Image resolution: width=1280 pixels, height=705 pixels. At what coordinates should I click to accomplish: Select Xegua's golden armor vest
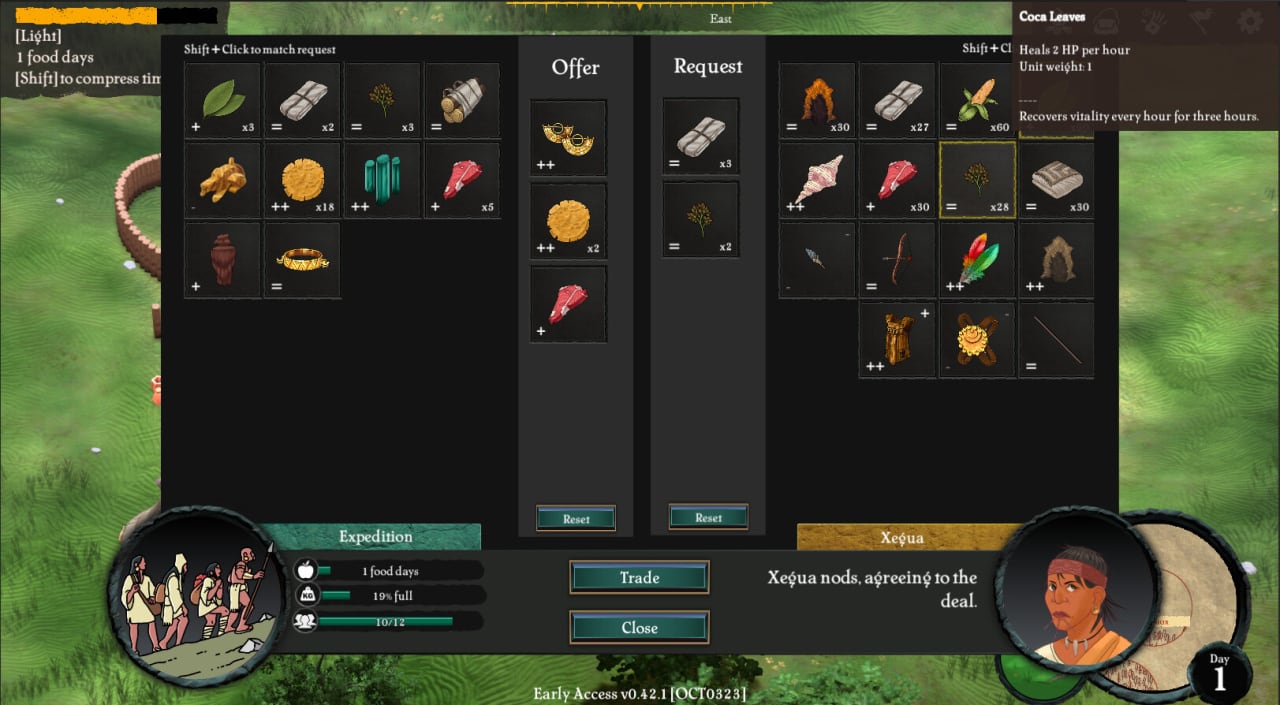pos(897,340)
